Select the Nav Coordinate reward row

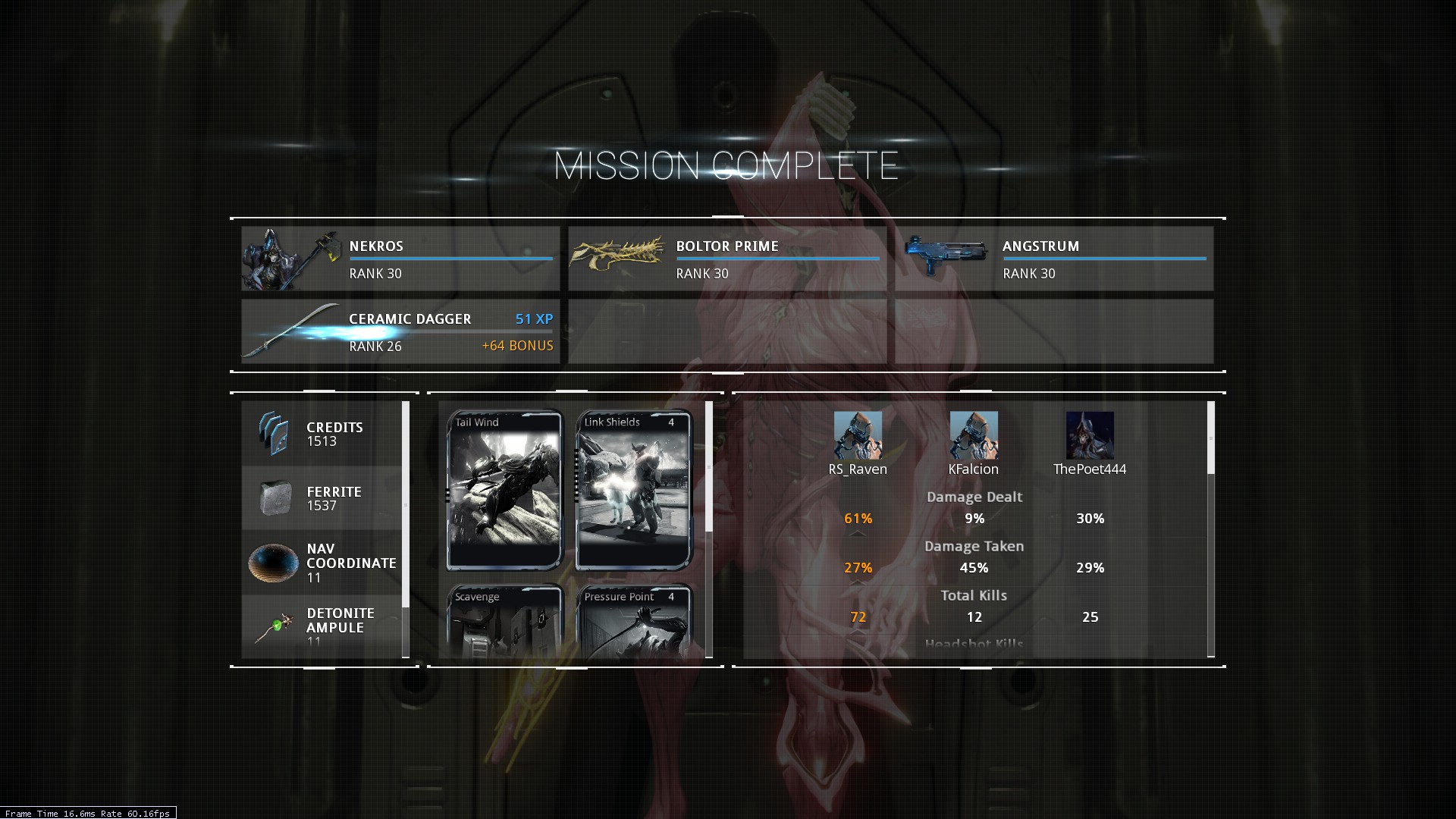pyautogui.click(x=322, y=563)
